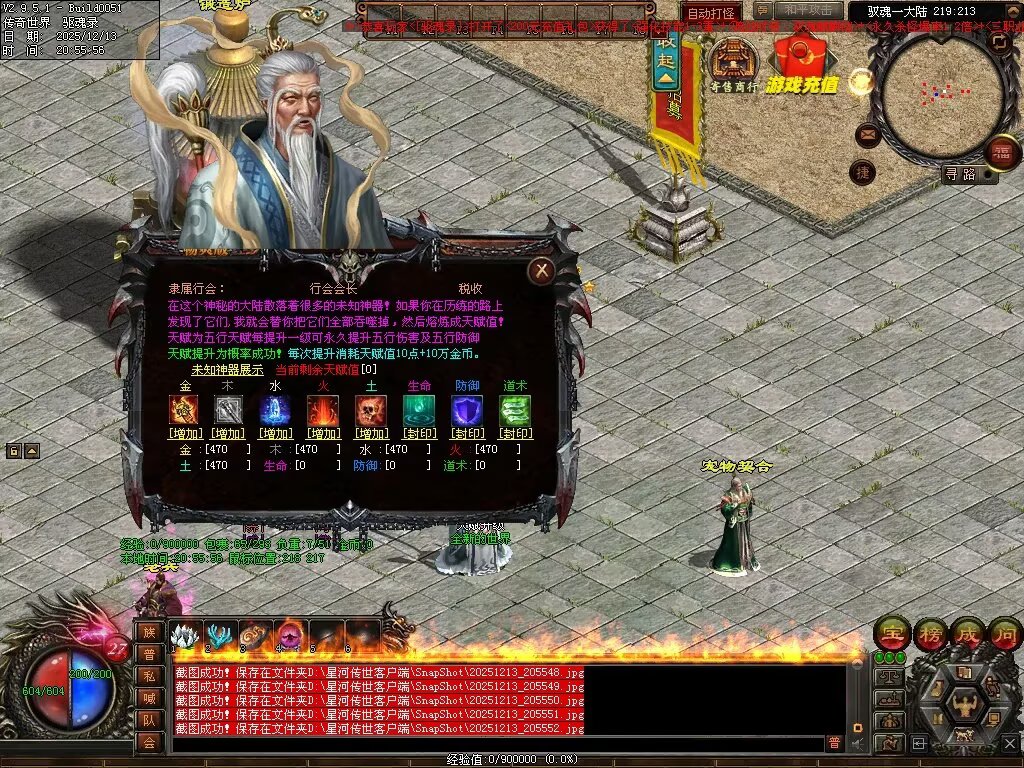
Task: Click 增加 under the 水 water talent
Action: [276, 434]
